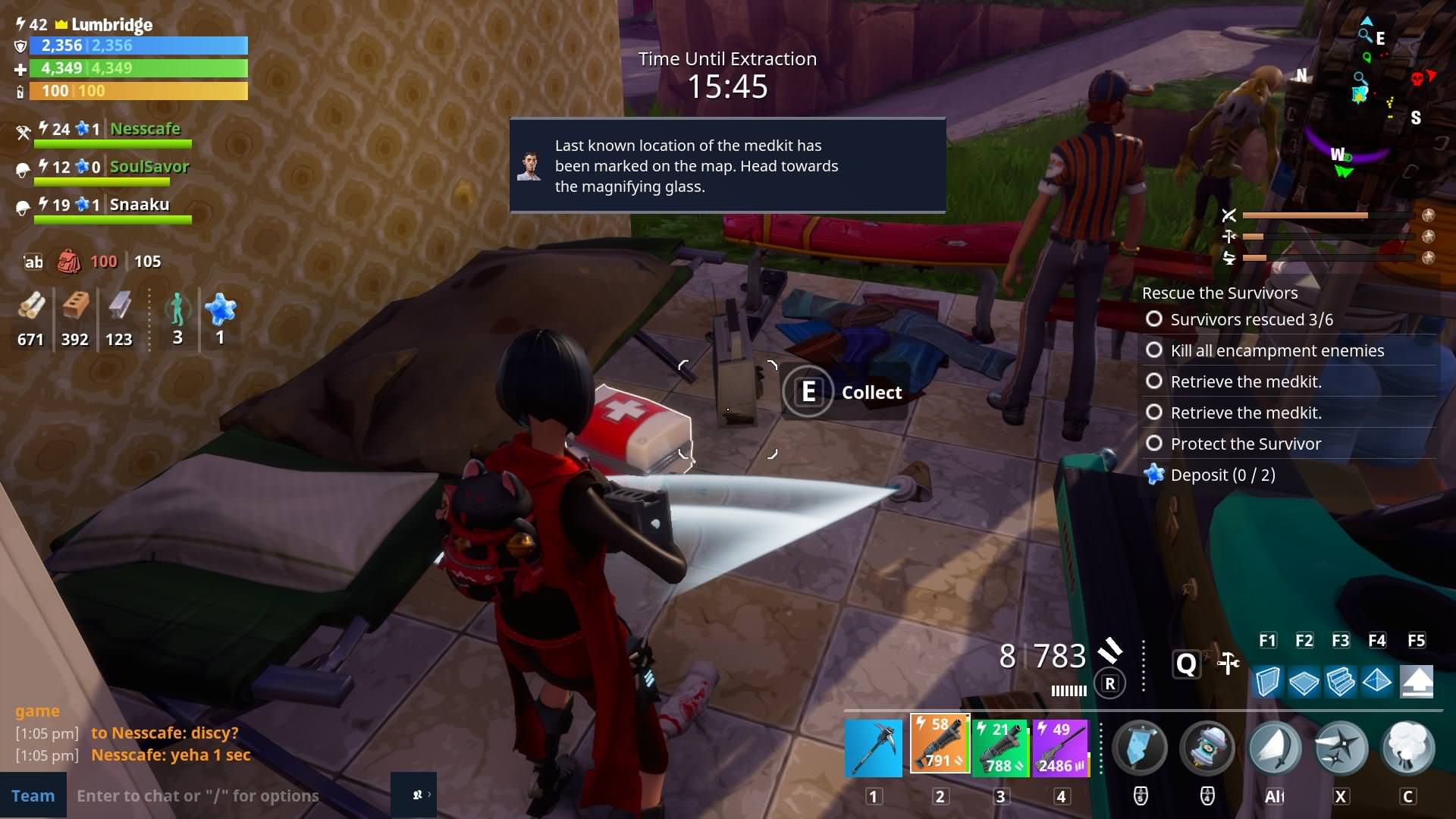Image resolution: width=1456 pixels, height=819 pixels.
Task: Toggle the Kill all encampment enemies objective
Action: [1154, 350]
